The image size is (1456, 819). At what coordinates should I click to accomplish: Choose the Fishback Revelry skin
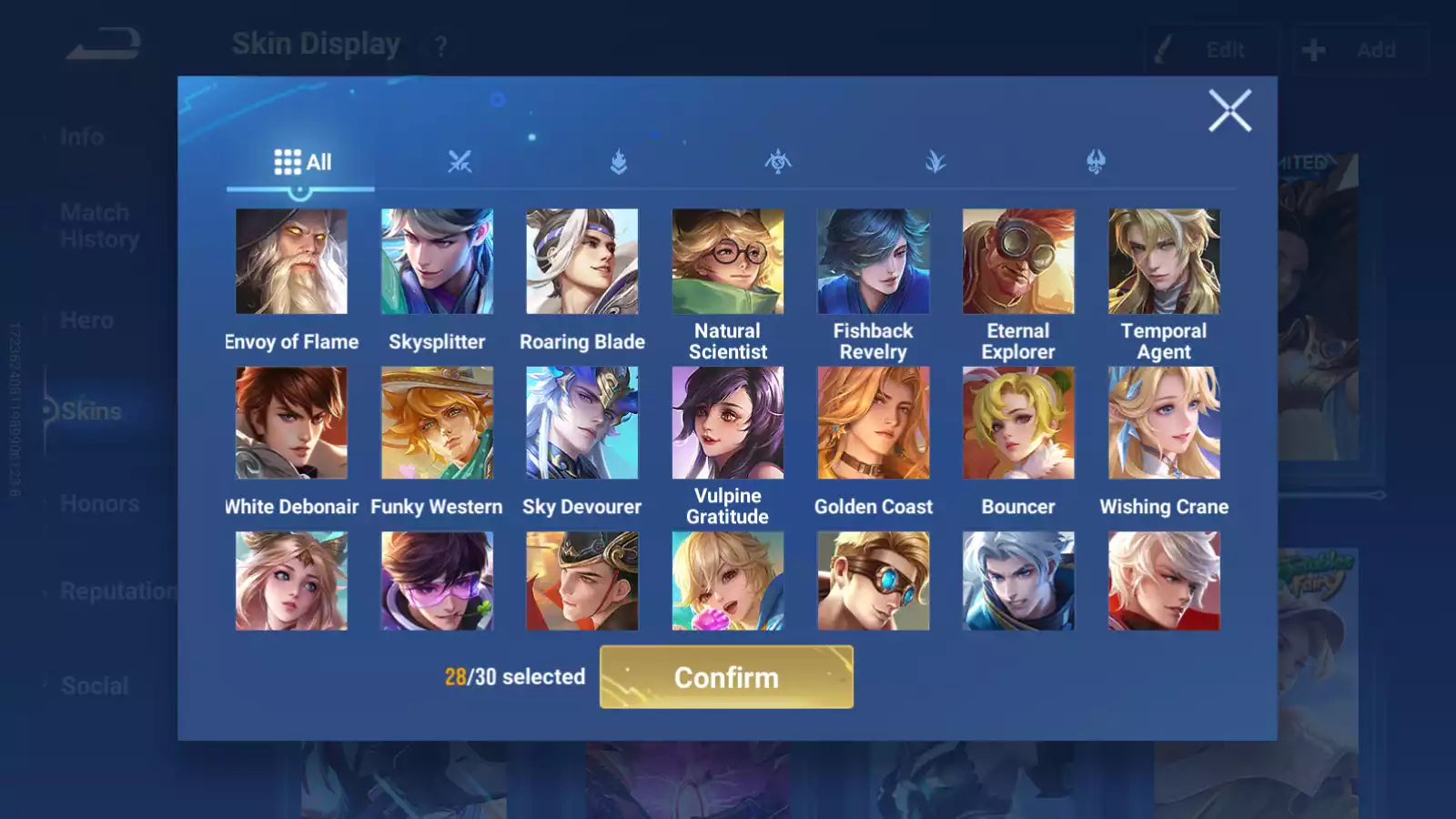(x=874, y=262)
